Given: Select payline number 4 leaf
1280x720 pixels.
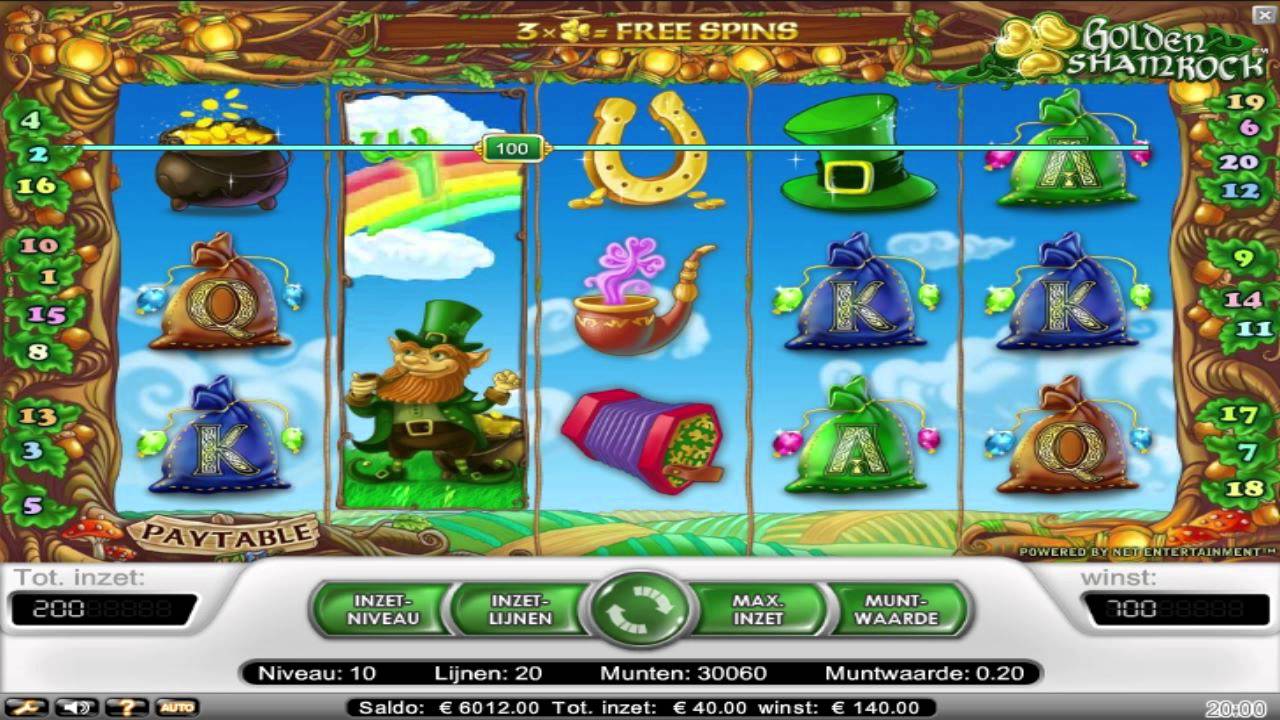Looking at the screenshot, I should [x=30, y=120].
